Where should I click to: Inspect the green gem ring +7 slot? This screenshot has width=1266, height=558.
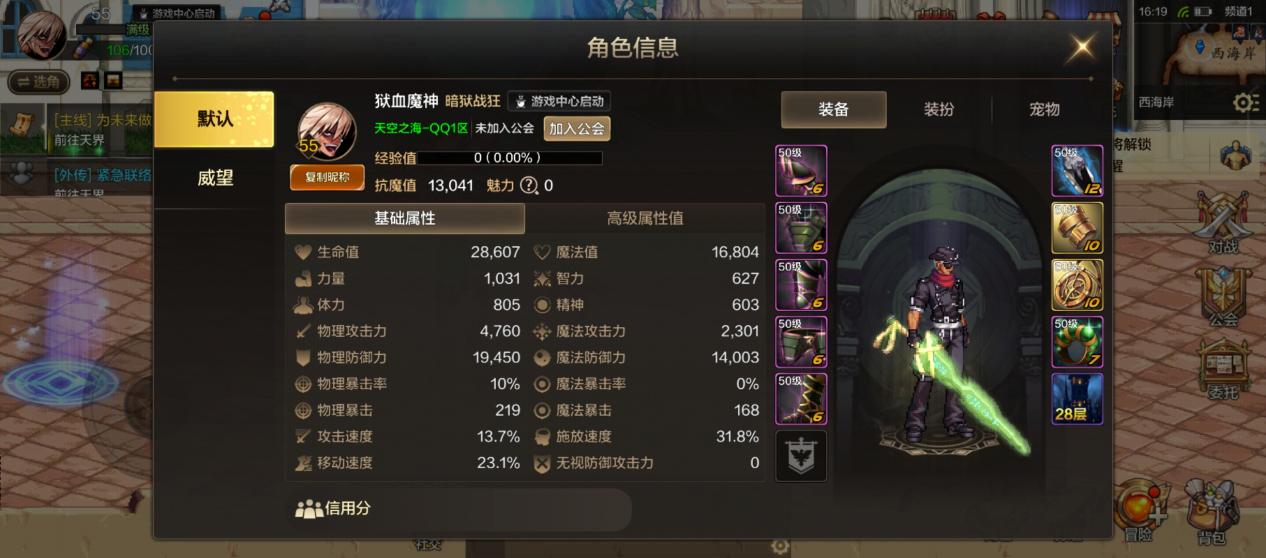1077,342
